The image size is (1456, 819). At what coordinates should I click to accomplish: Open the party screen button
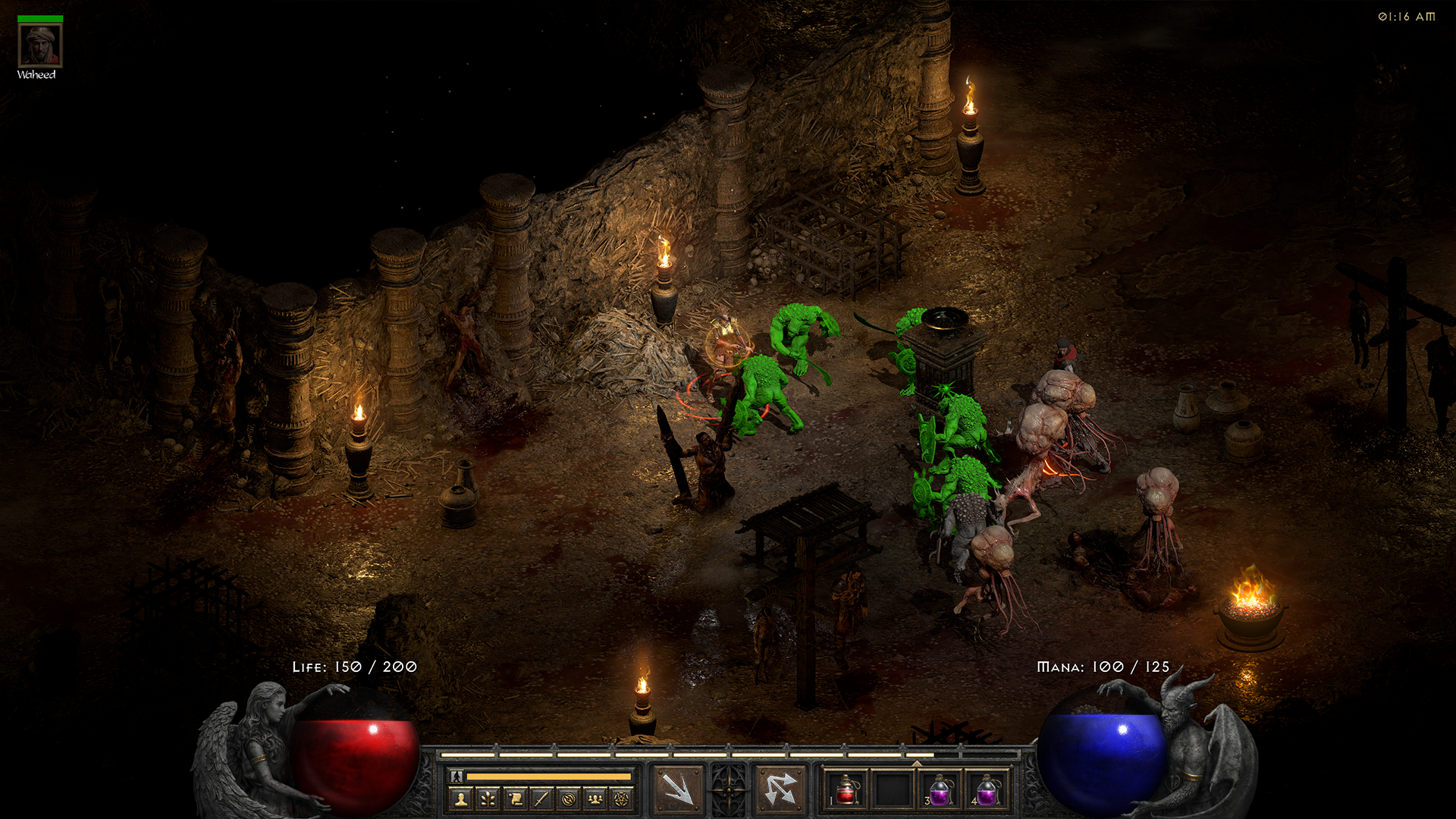(x=595, y=799)
